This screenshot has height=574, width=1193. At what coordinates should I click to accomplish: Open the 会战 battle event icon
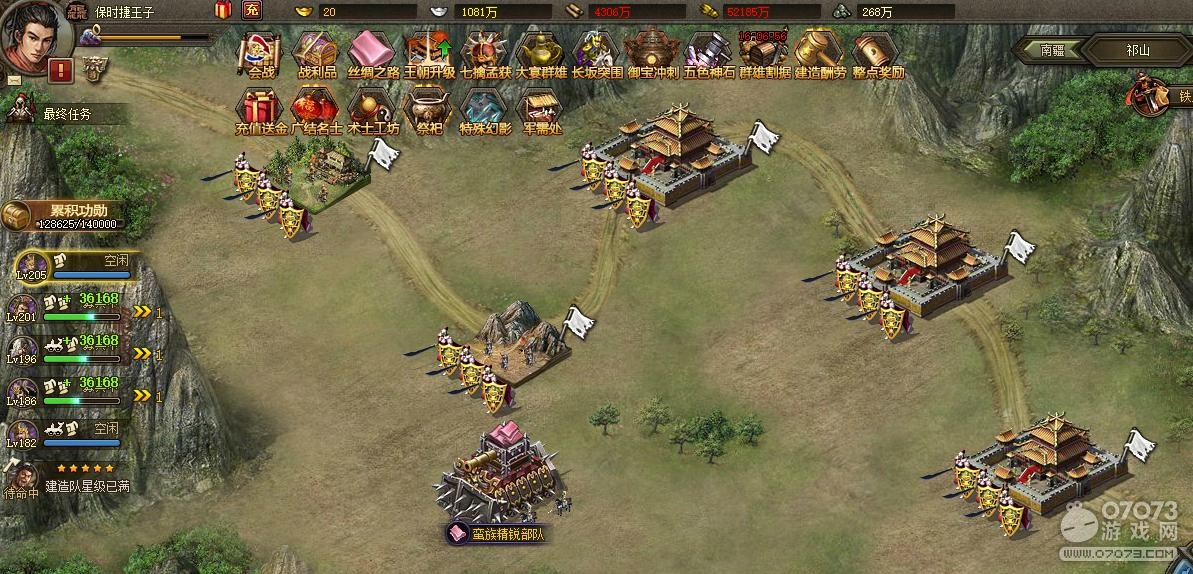click(260, 50)
